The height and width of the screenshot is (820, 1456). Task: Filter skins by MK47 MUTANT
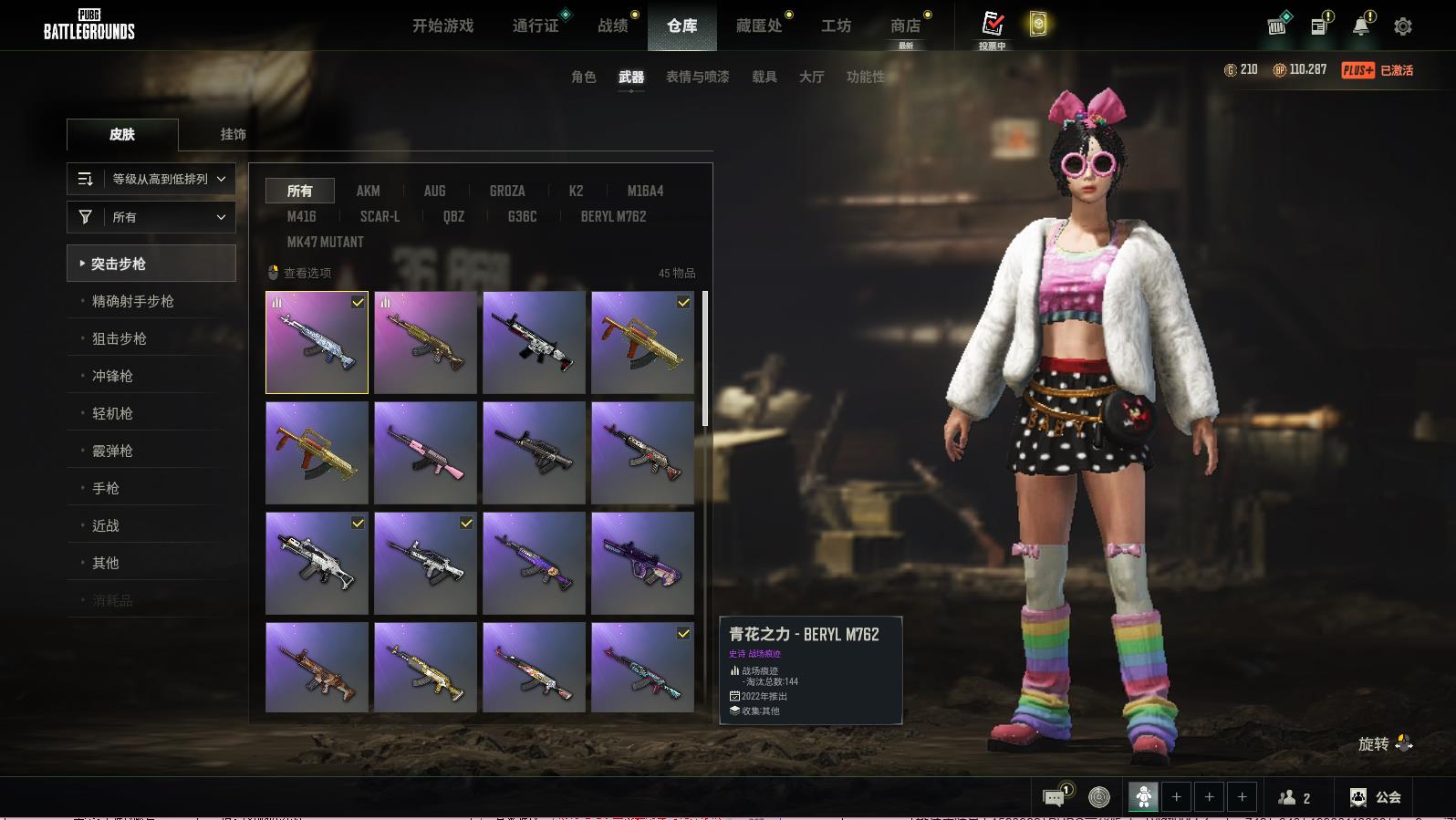tap(325, 242)
